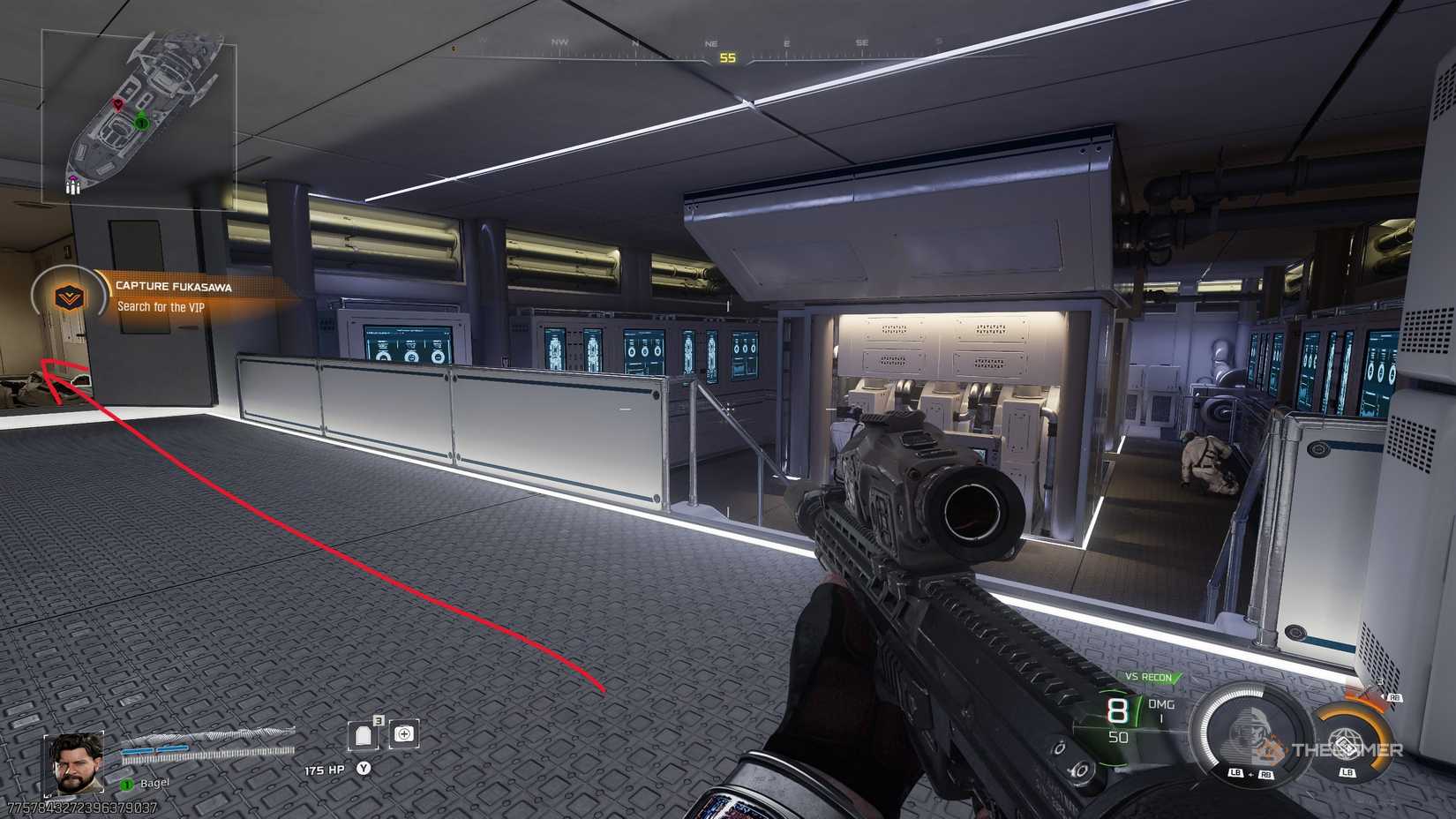
Task: Select the health kit icon next to armor plates
Action: coord(406,734)
